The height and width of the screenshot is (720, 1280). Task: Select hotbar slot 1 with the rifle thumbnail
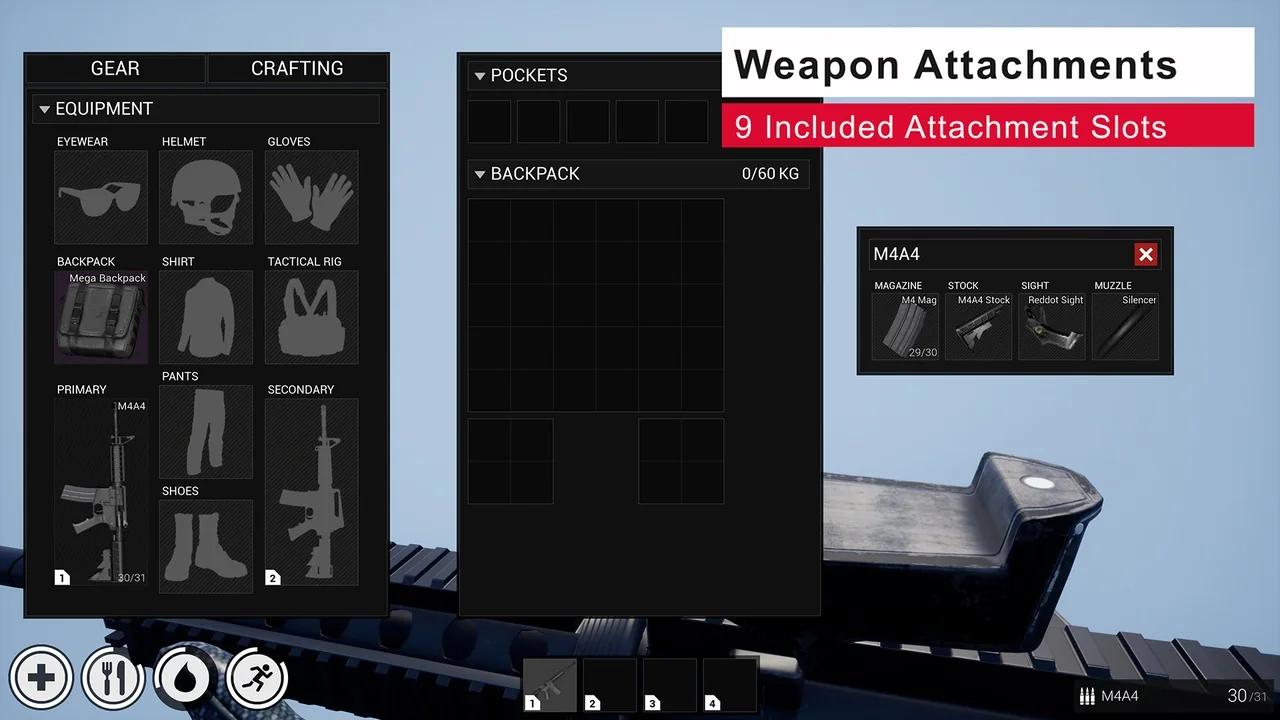549,685
